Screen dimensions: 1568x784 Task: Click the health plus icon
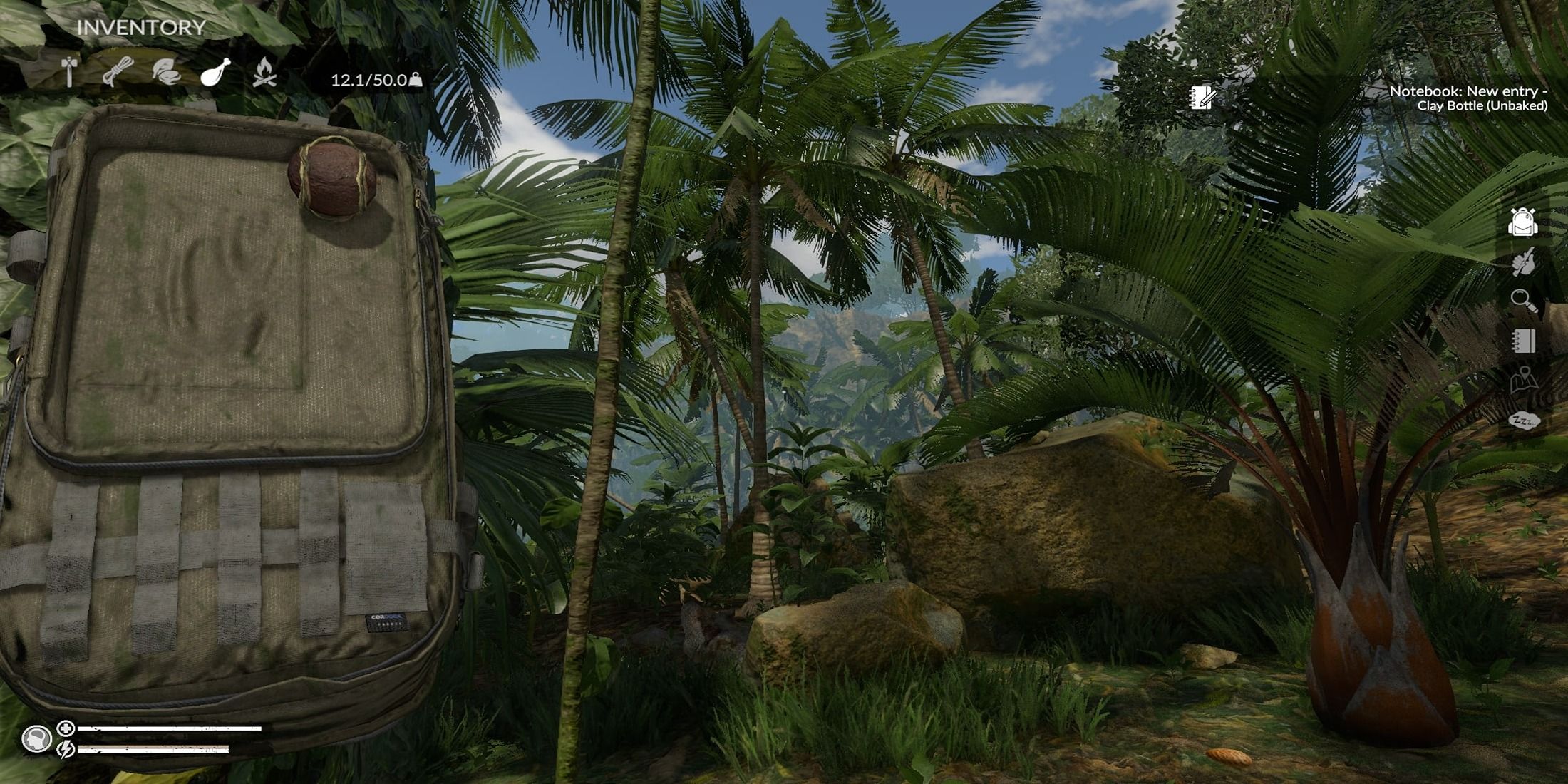pos(64,728)
